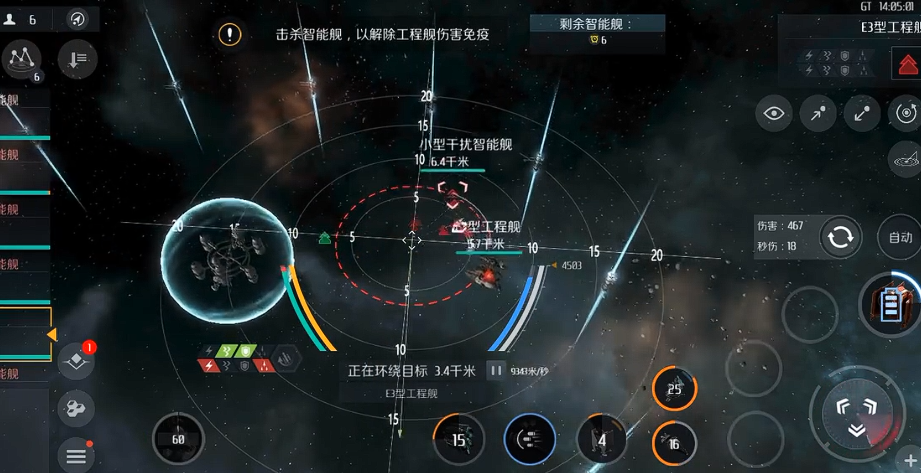Fire the weapon module showing 16
Screen dimensions: 921x473
point(674,443)
